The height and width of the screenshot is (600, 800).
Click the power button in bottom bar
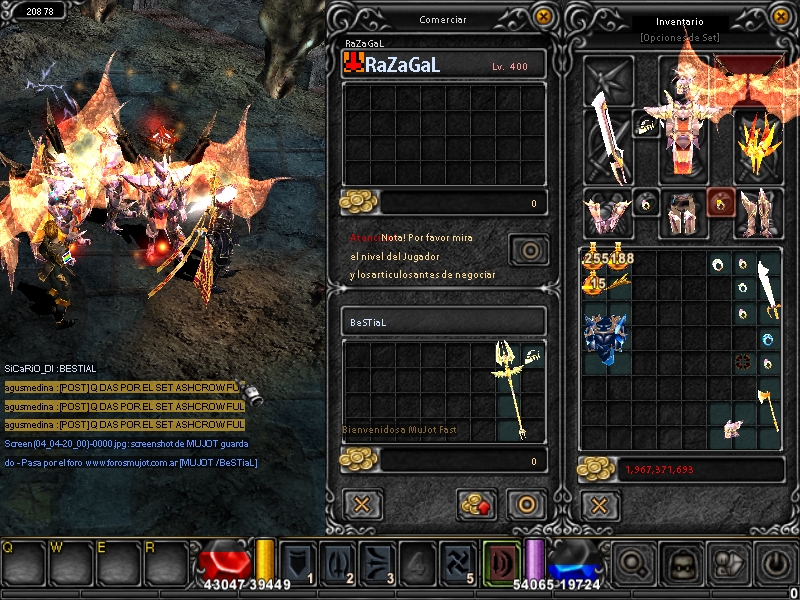click(x=775, y=564)
